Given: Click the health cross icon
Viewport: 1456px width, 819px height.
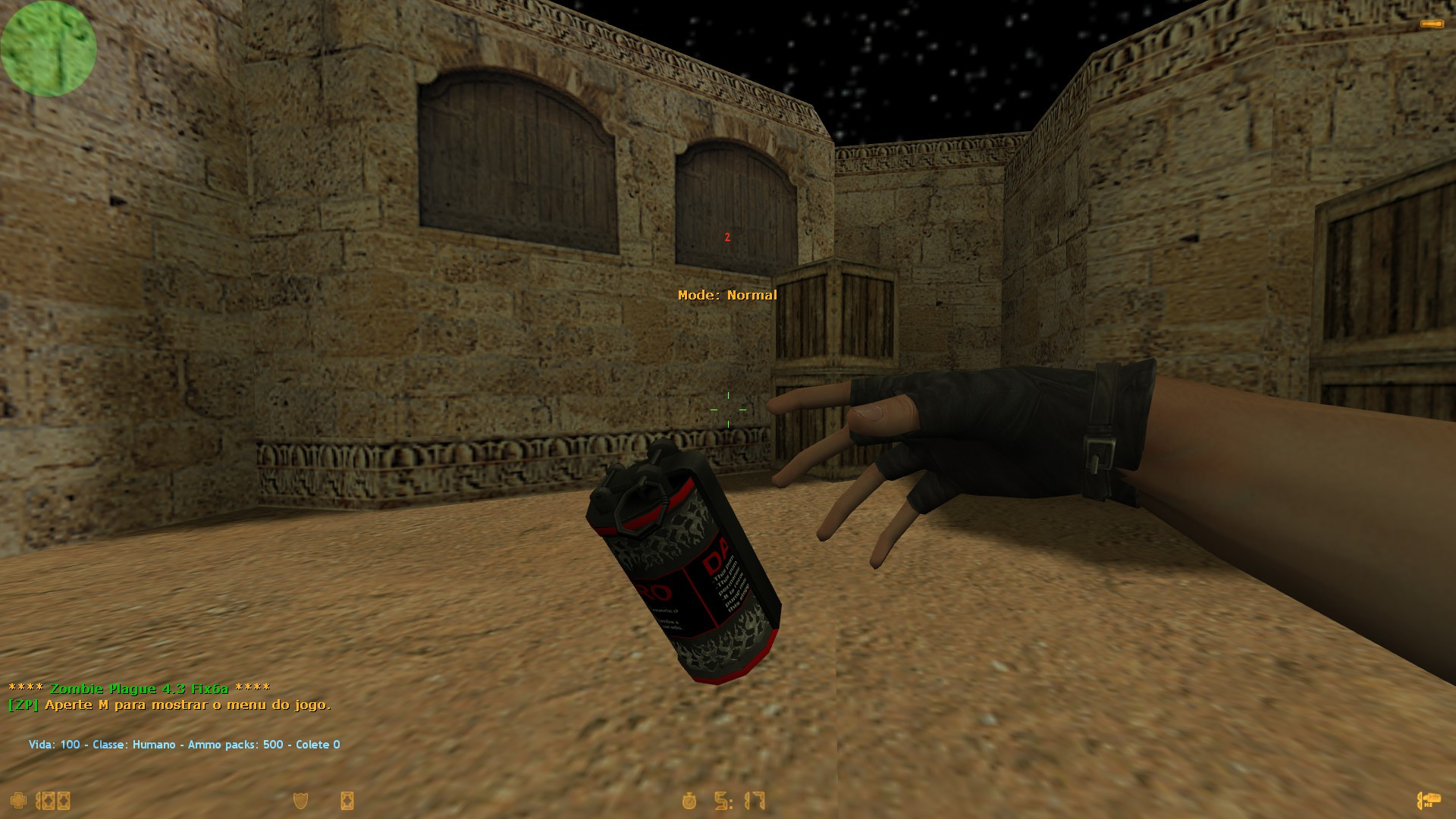Looking at the screenshot, I should 18,800.
